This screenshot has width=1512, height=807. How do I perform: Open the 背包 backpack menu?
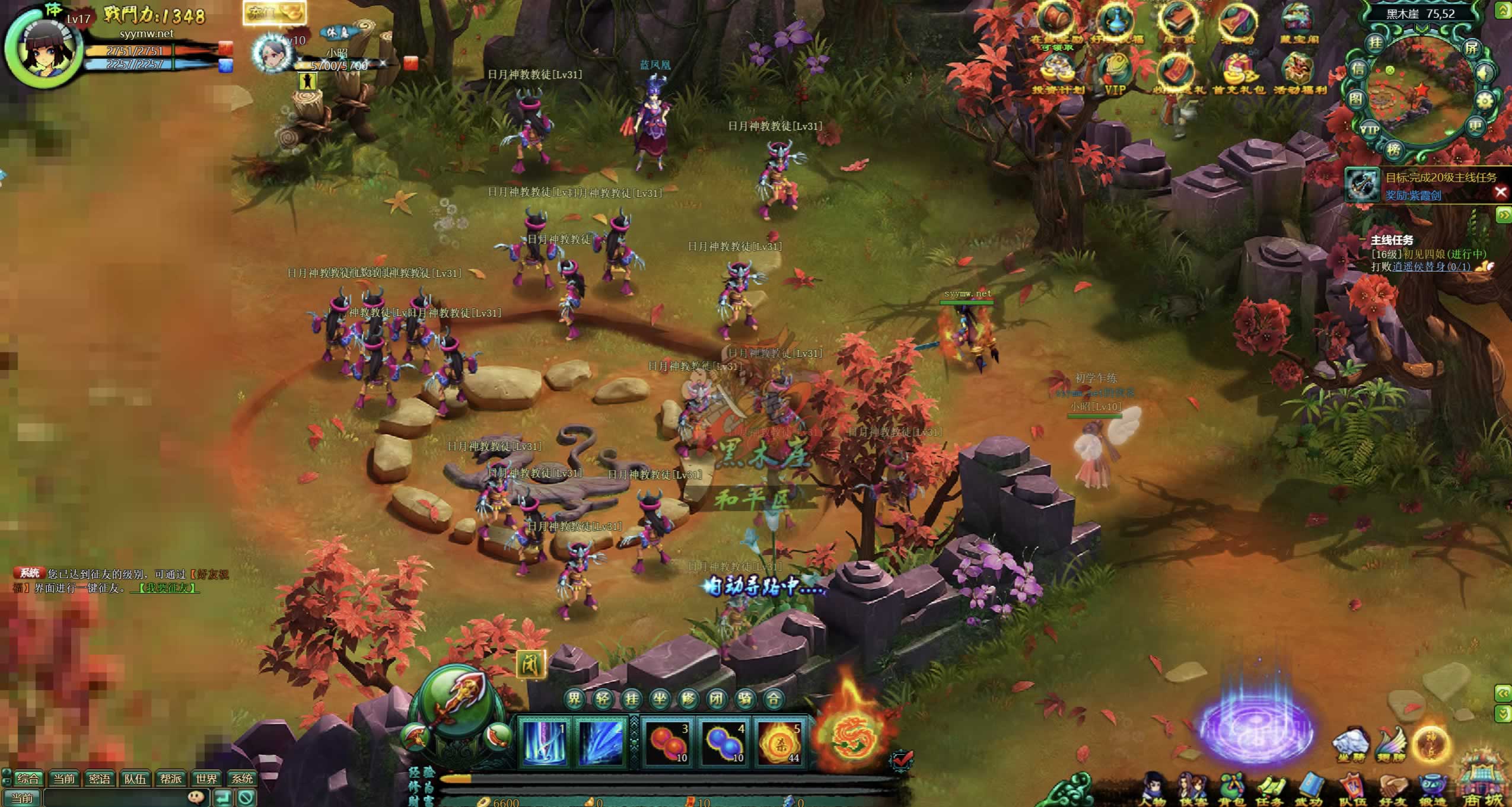1232,788
